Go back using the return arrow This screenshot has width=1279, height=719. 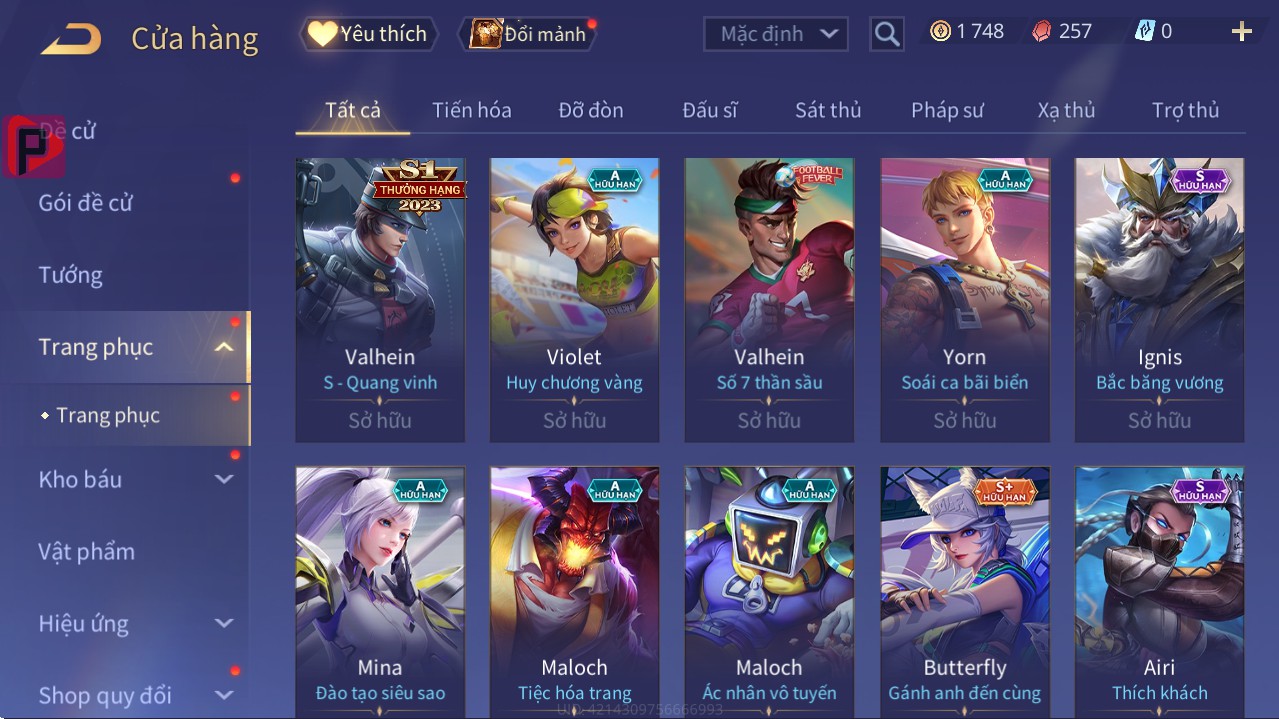(x=71, y=39)
